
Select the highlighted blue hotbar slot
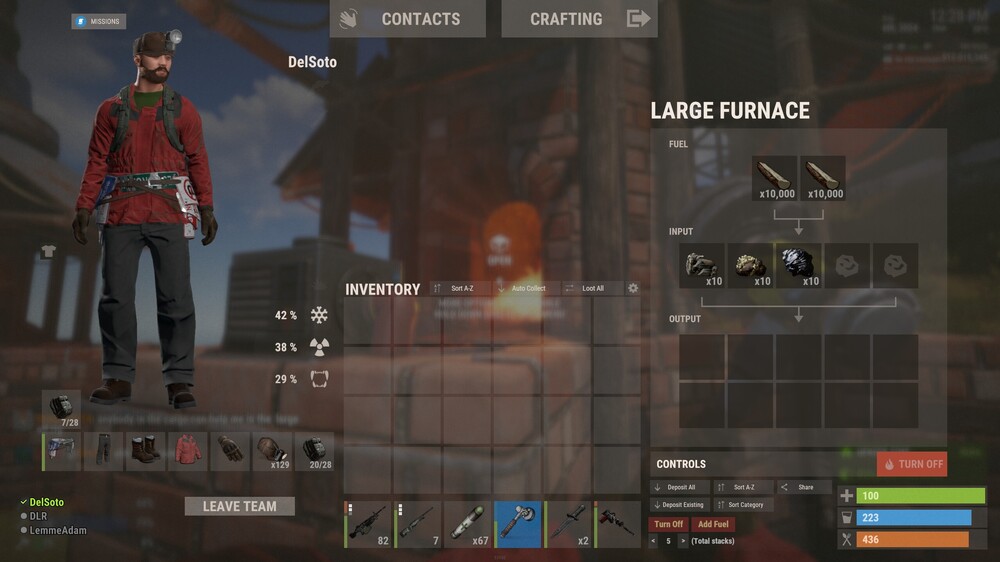point(518,524)
